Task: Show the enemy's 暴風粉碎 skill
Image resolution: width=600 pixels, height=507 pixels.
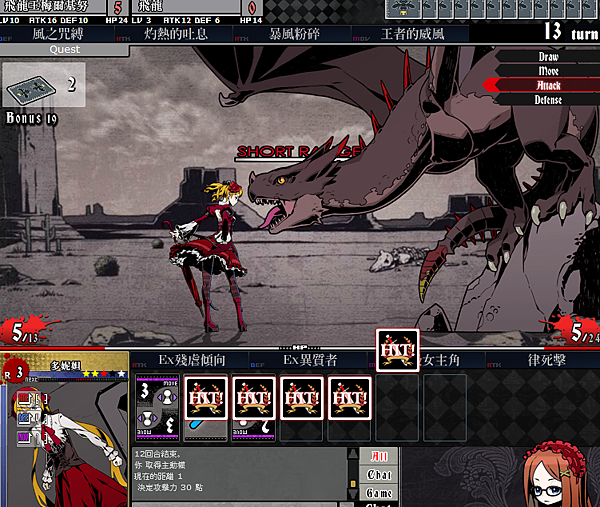Action: (x=294, y=34)
